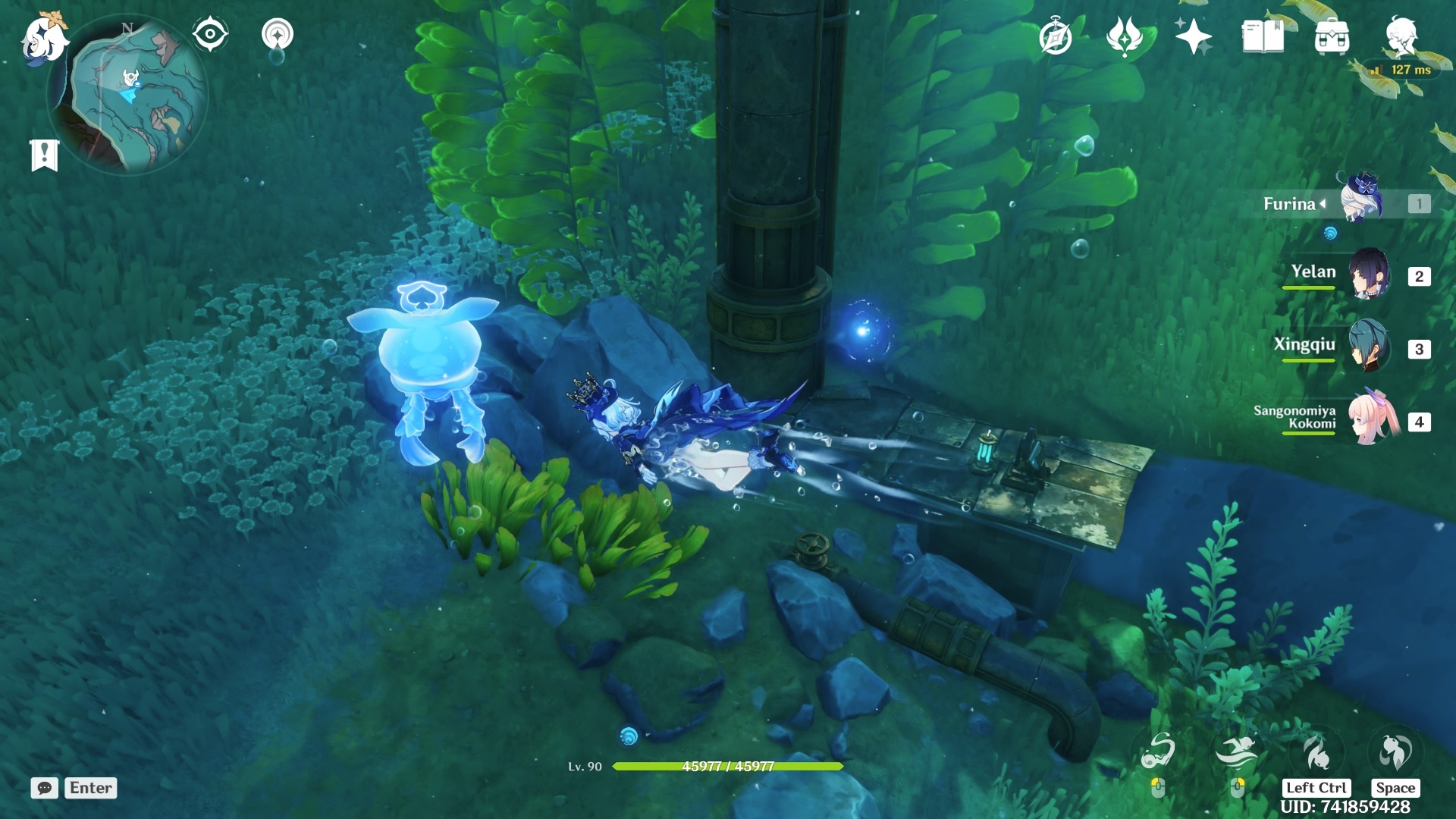
Task: Activate the swimmer dash ability icon
Action: tap(1236, 752)
